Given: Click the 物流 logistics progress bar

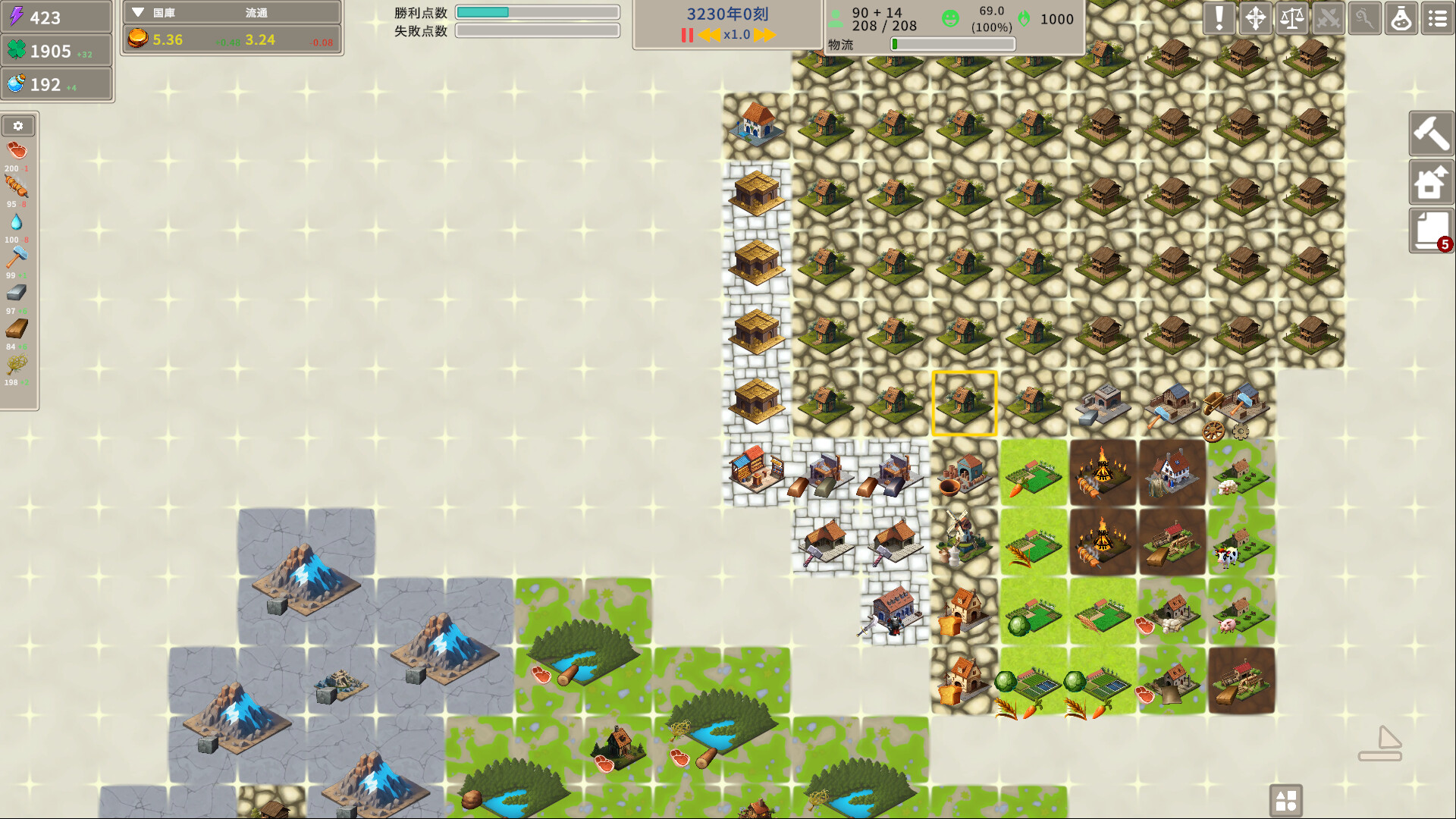Looking at the screenshot, I should 952,44.
